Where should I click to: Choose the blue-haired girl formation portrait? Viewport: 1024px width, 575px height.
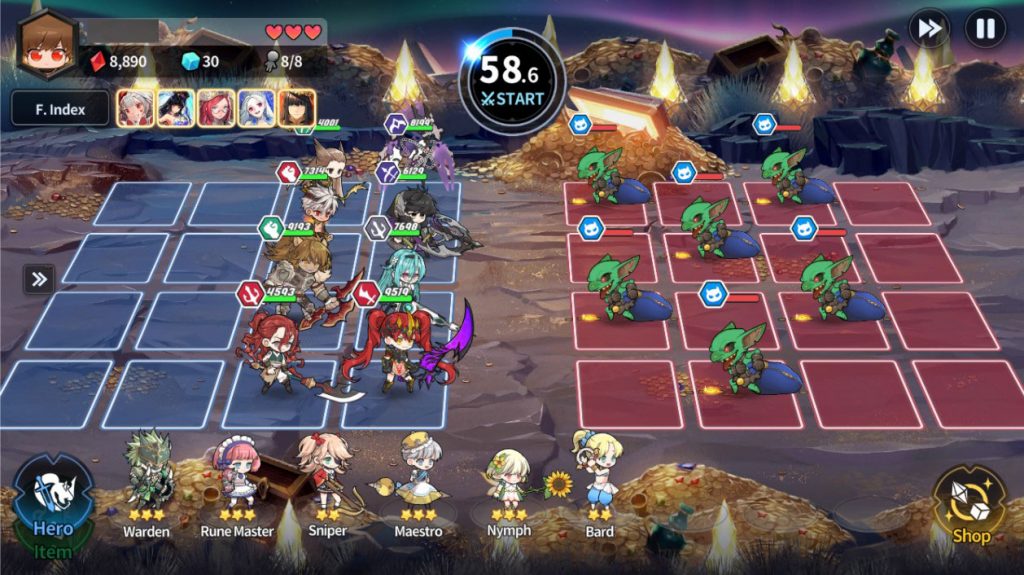tap(257, 108)
